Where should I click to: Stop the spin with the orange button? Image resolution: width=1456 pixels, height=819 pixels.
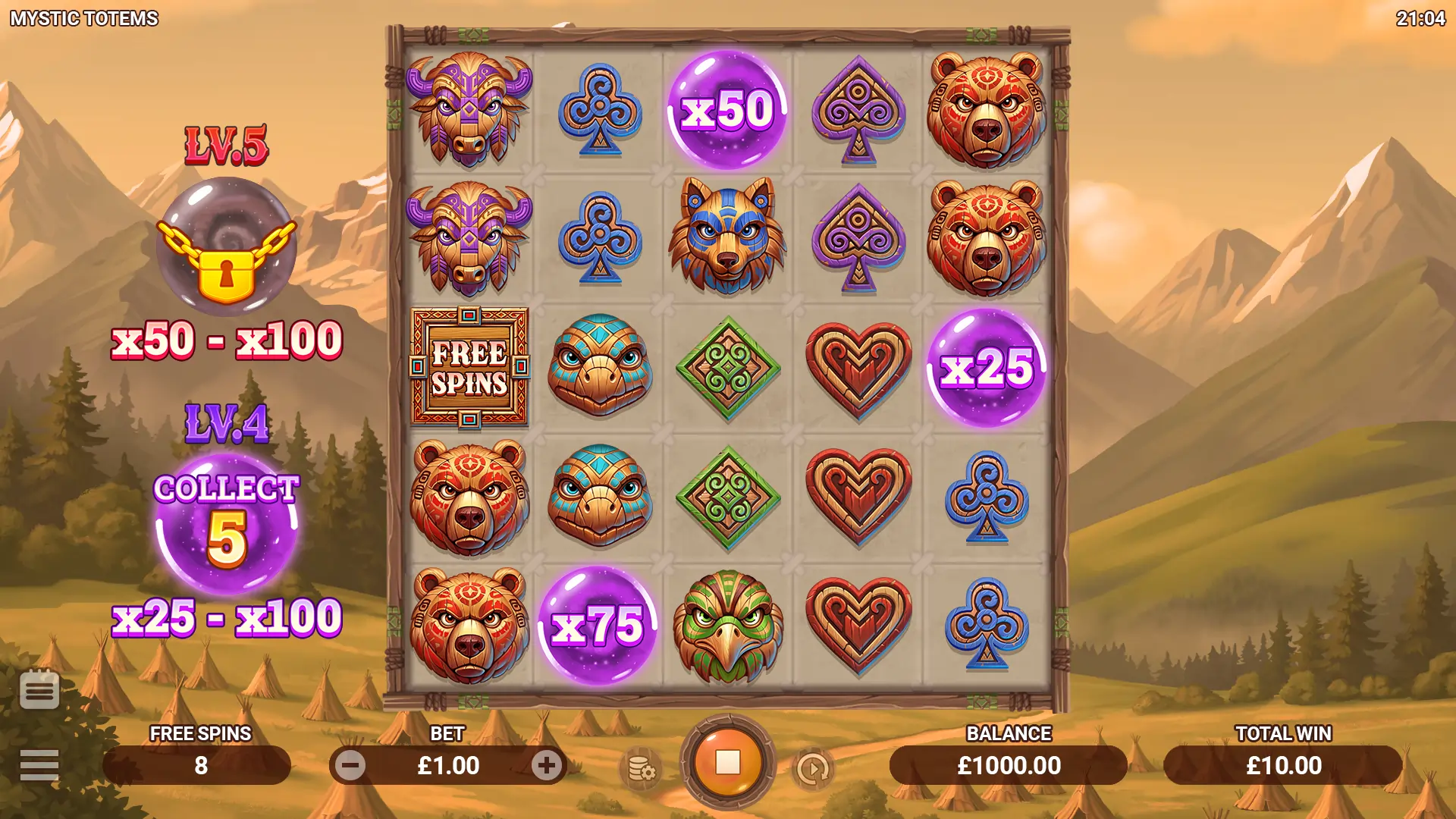click(x=727, y=763)
